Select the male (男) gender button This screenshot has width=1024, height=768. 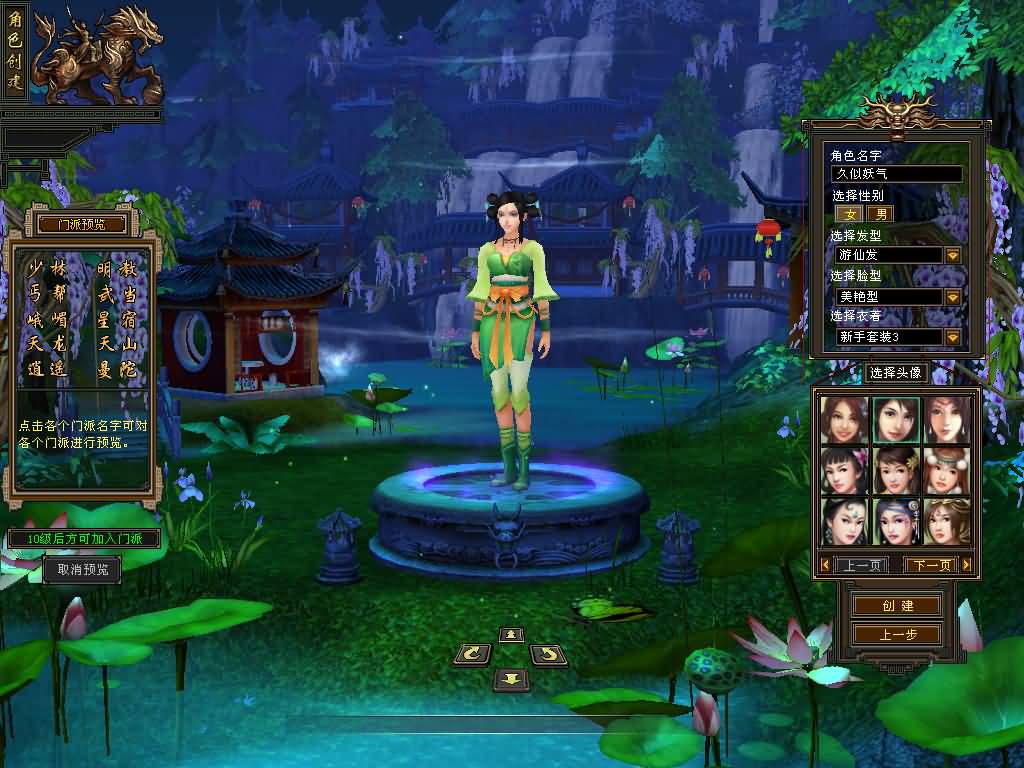tap(880, 214)
